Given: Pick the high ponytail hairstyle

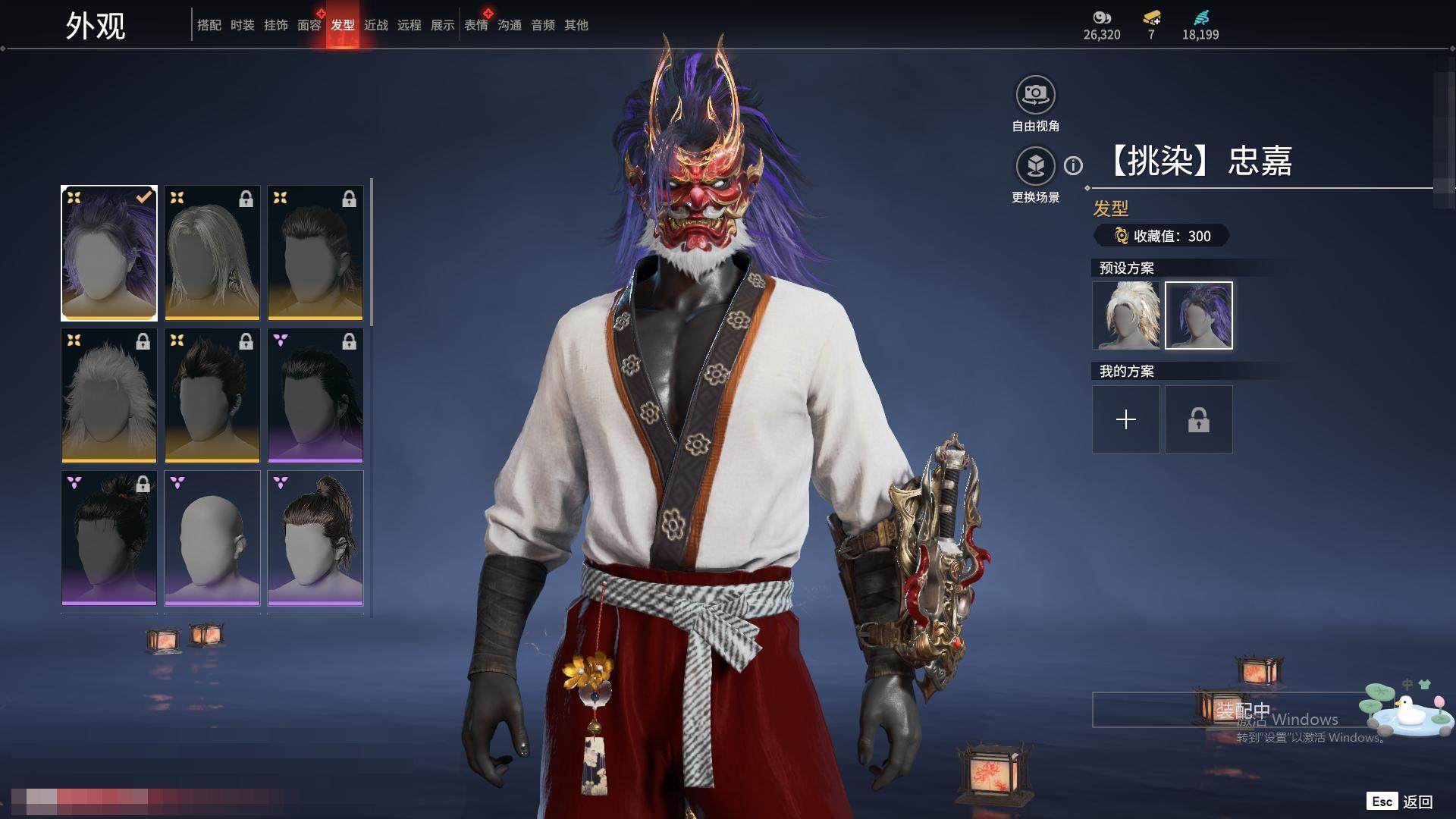Looking at the screenshot, I should click(x=315, y=538).
